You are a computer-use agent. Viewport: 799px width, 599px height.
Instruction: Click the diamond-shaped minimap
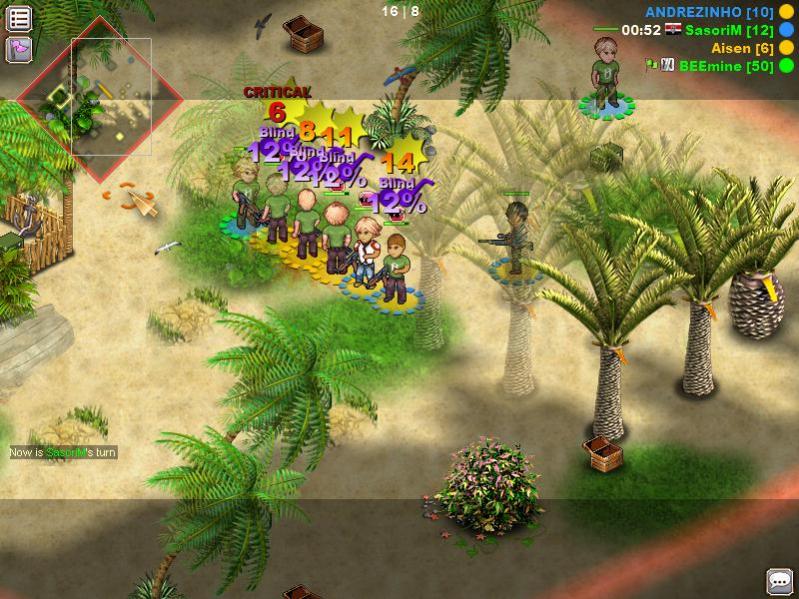(x=100, y=98)
